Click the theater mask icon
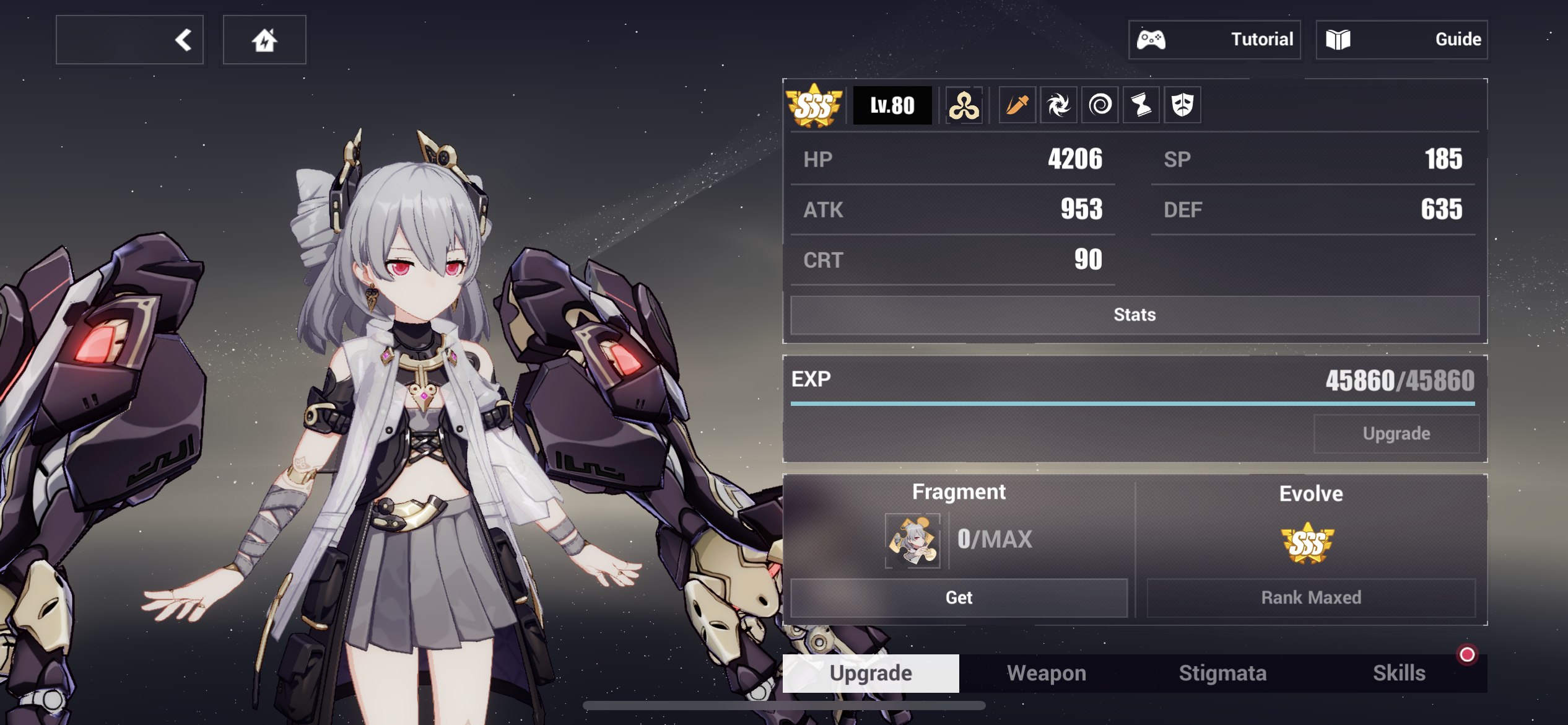1568x725 pixels. [x=1182, y=105]
